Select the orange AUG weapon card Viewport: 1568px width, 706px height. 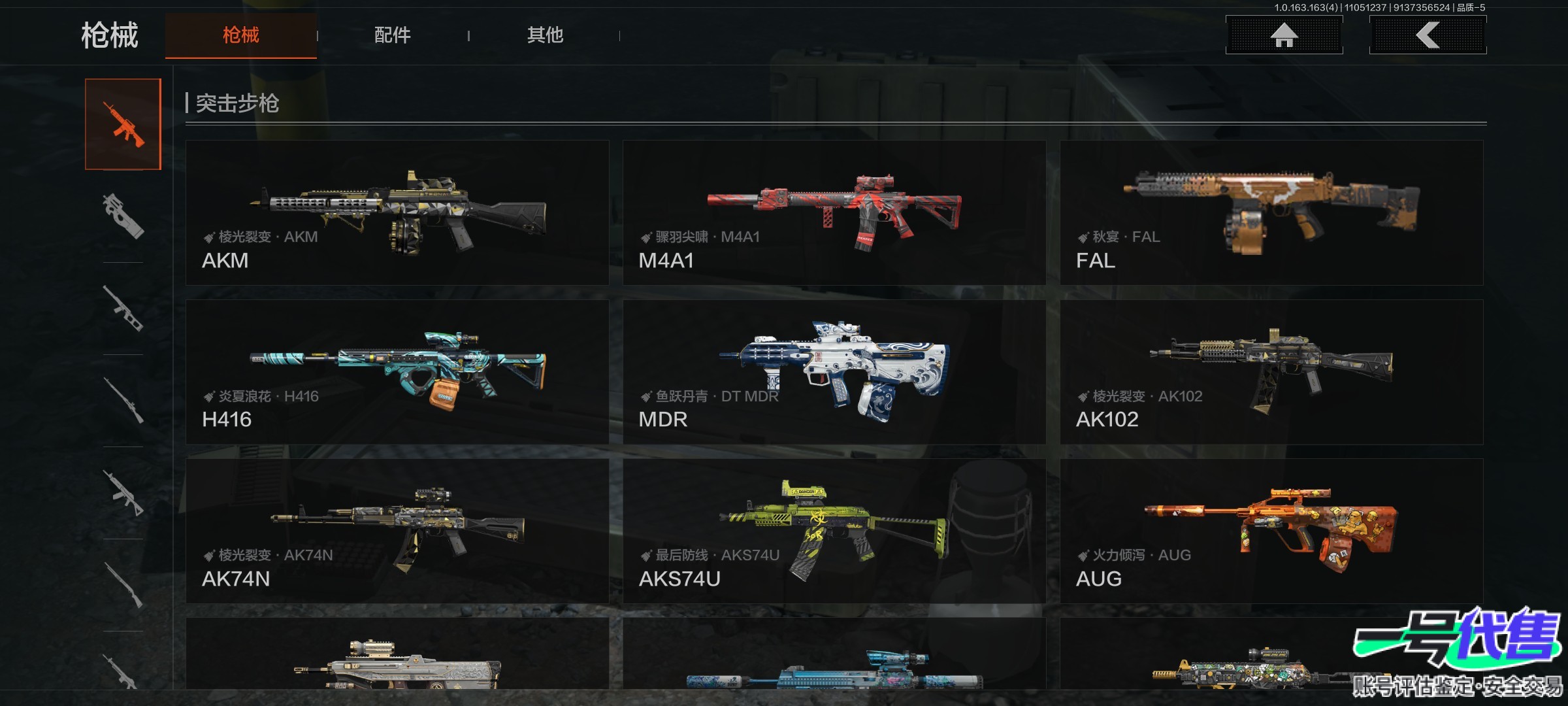[x=1271, y=531]
